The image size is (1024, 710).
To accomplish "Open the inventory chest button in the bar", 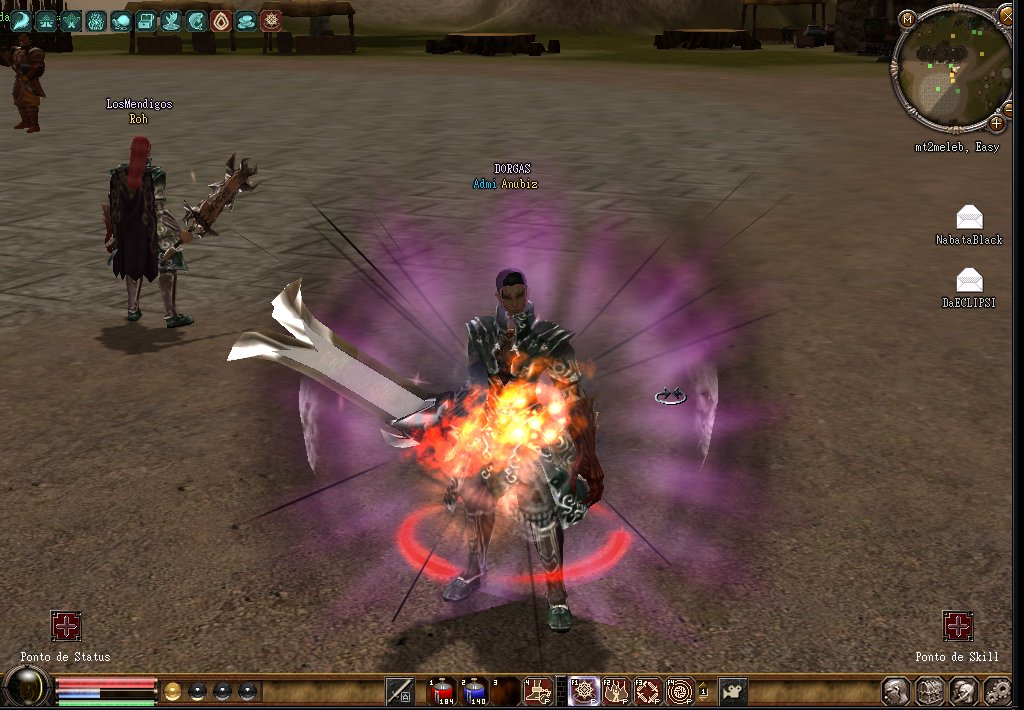I will pos(930,690).
